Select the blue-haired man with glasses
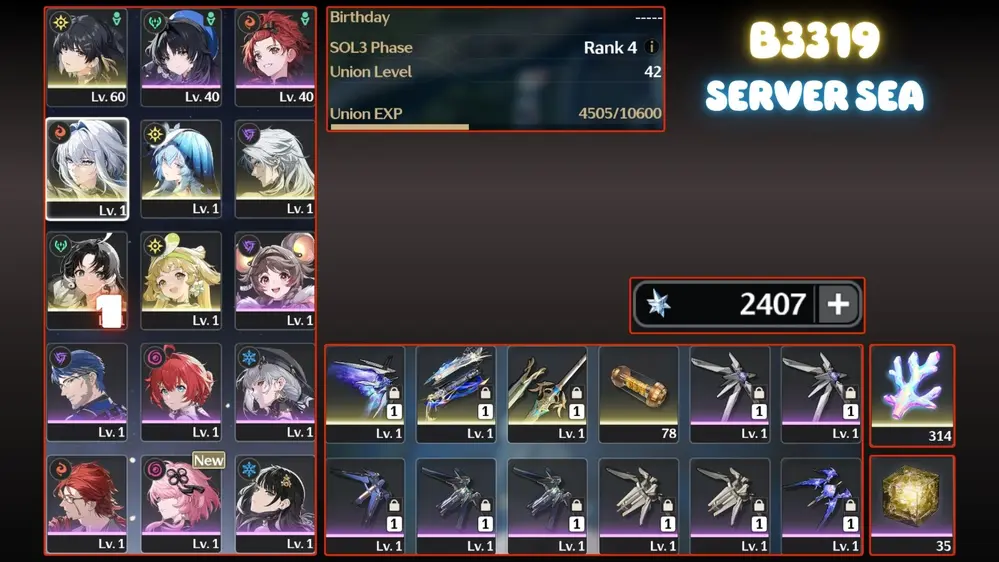999x562 pixels. pyautogui.click(x=87, y=393)
